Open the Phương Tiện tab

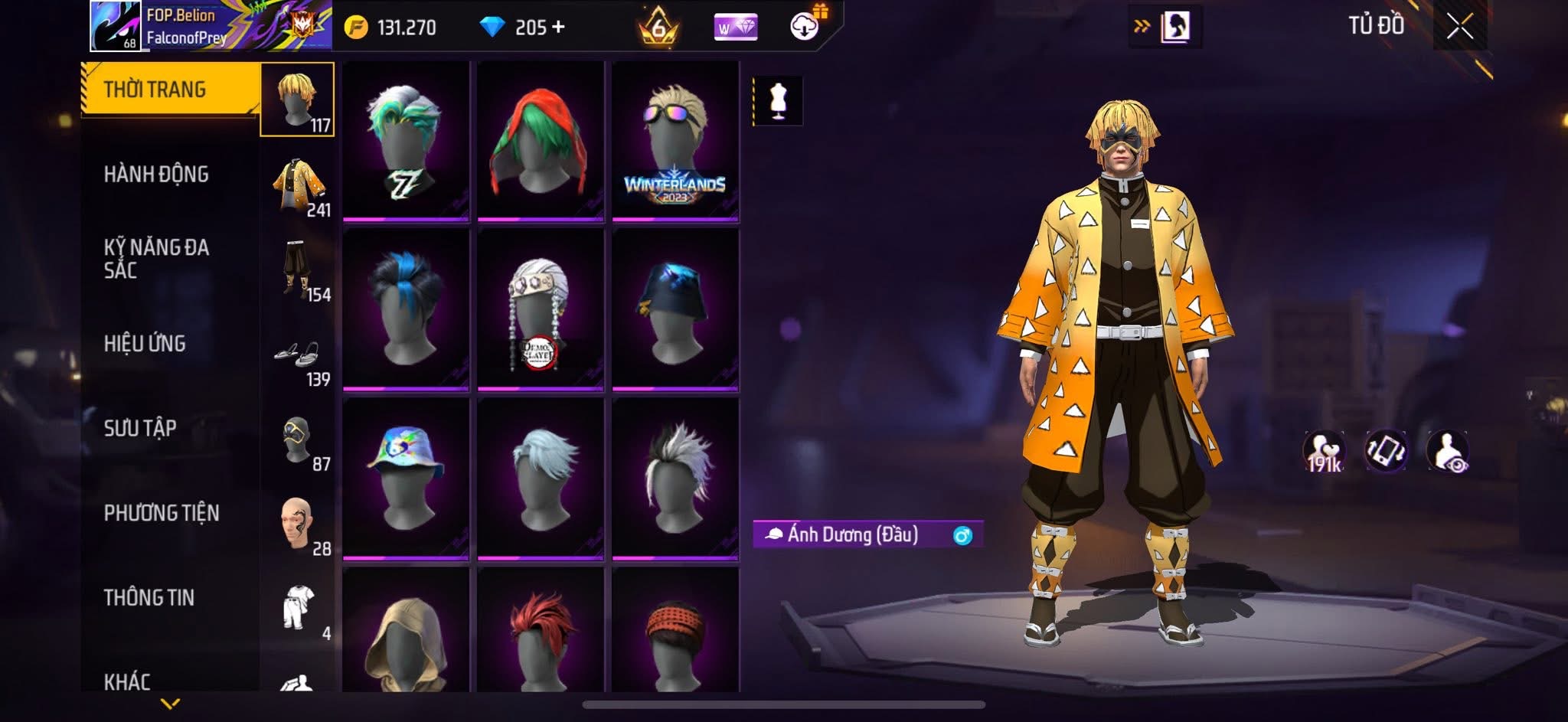point(162,513)
